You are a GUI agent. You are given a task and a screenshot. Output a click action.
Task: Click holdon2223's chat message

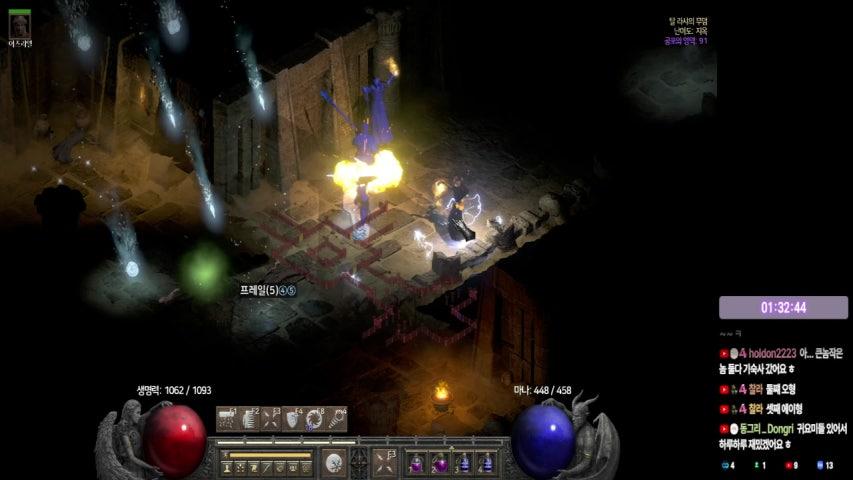[783, 360]
